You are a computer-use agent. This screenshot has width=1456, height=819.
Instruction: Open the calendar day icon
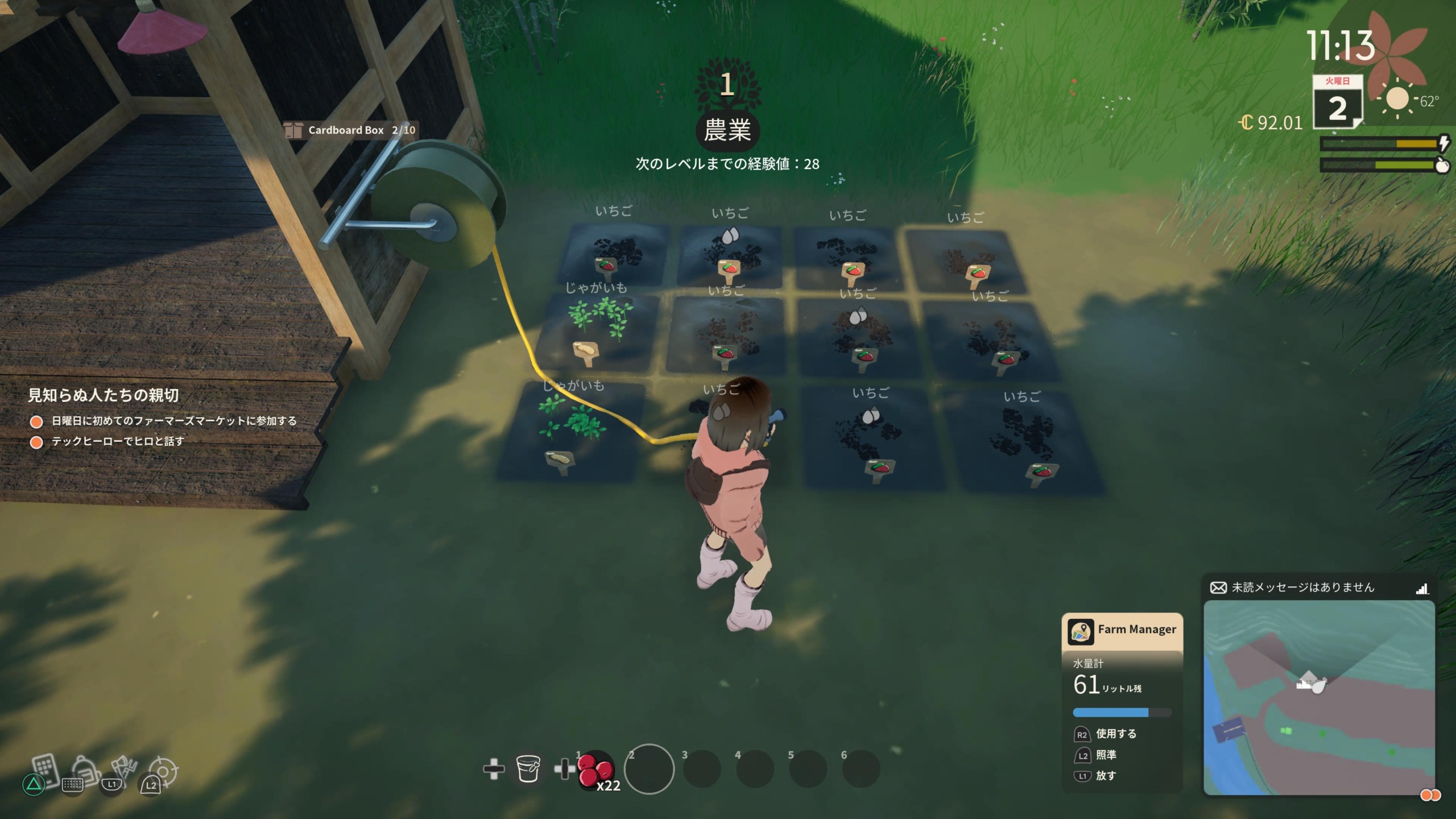(1337, 103)
